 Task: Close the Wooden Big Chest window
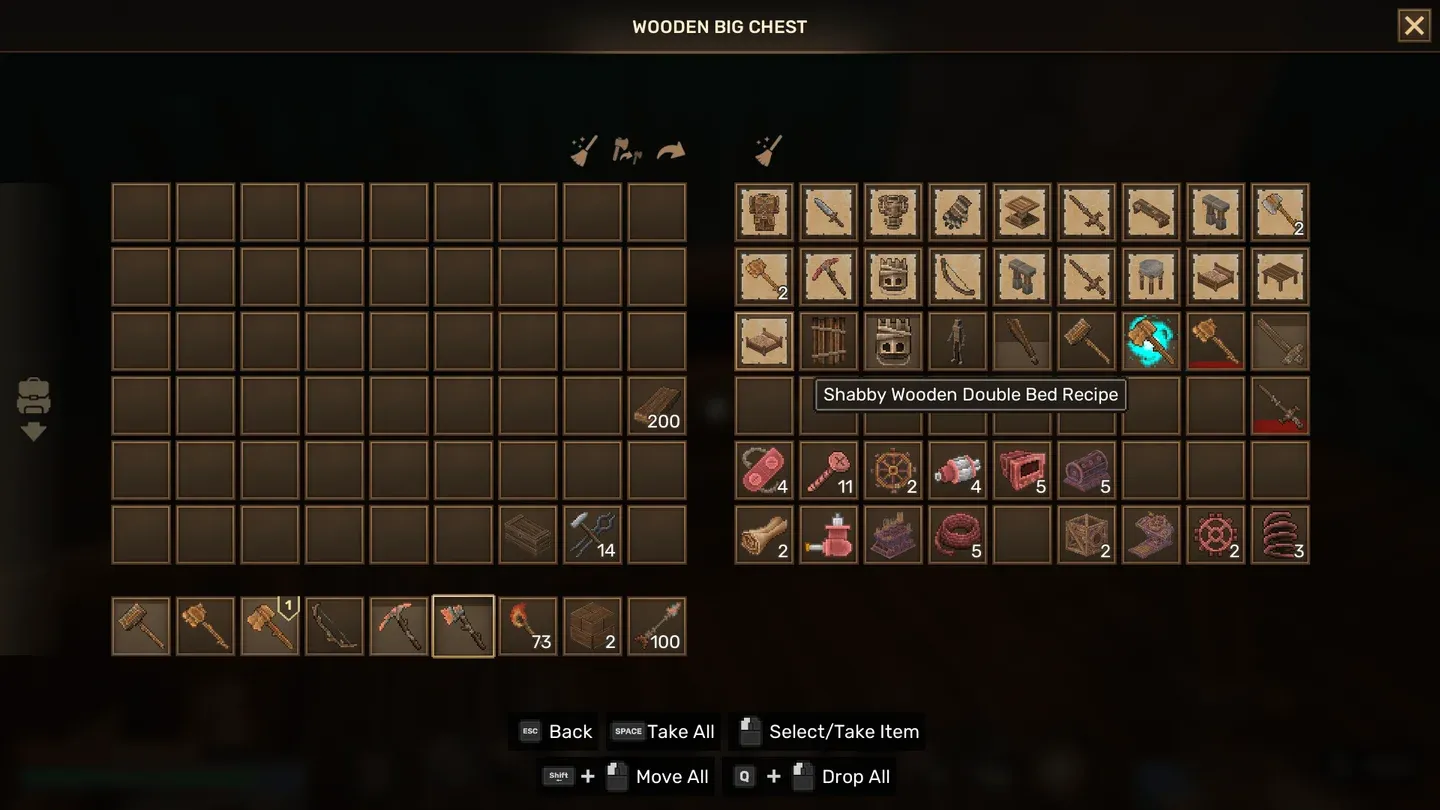click(1413, 26)
